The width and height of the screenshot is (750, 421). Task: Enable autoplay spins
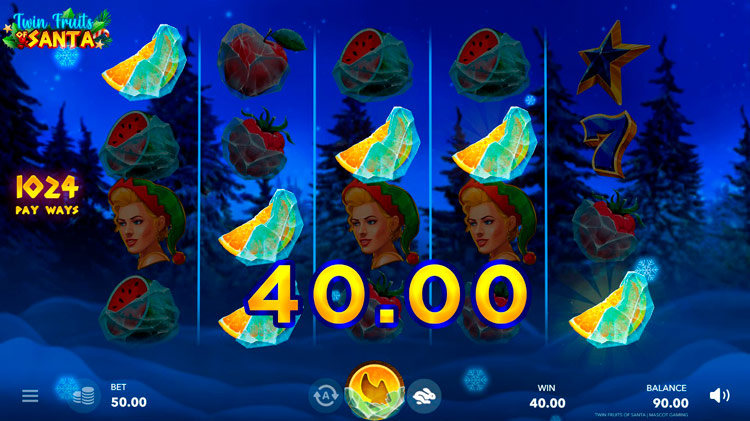[x=325, y=396]
